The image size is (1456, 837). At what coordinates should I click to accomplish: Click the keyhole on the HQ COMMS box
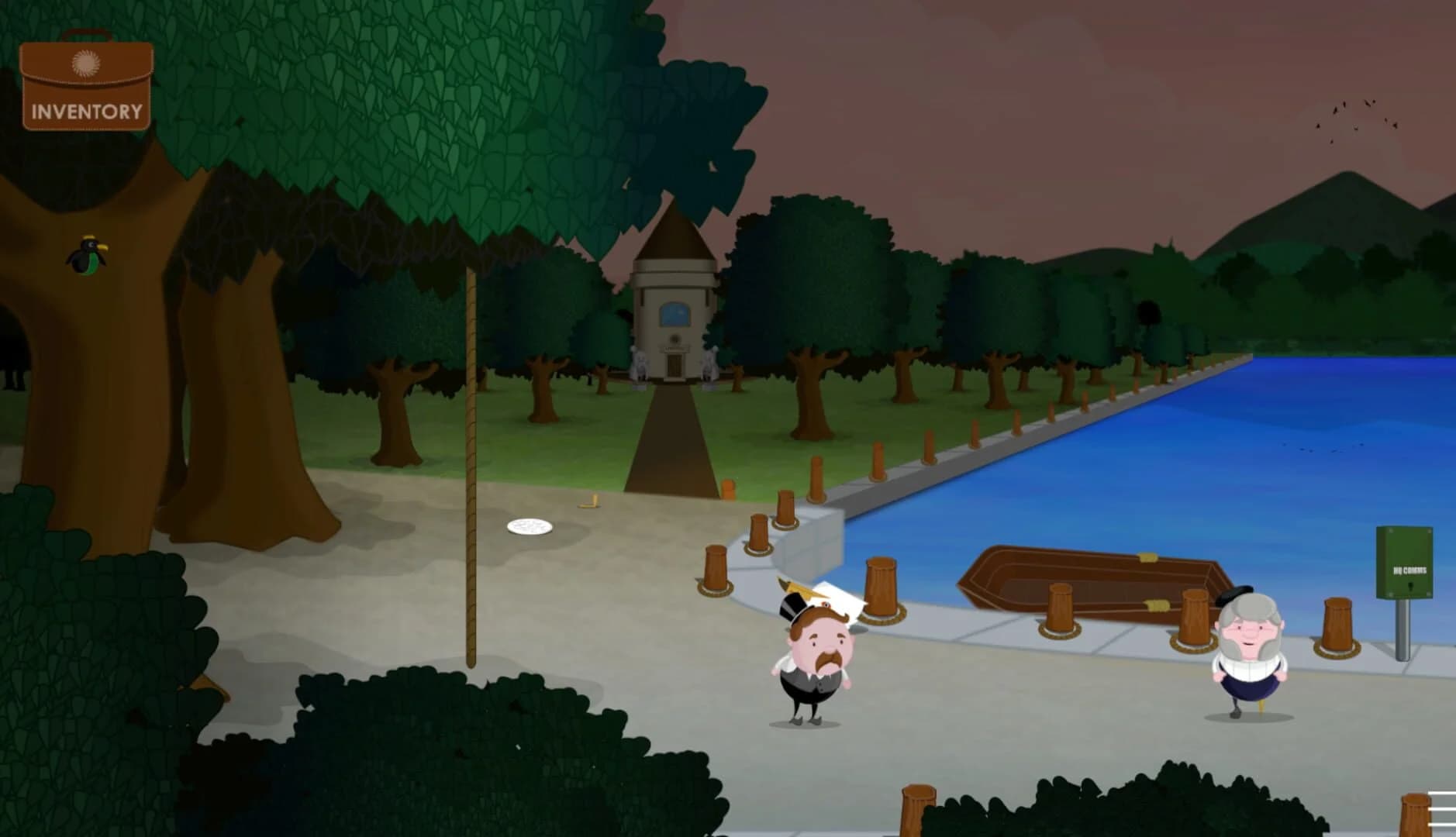(x=1410, y=587)
